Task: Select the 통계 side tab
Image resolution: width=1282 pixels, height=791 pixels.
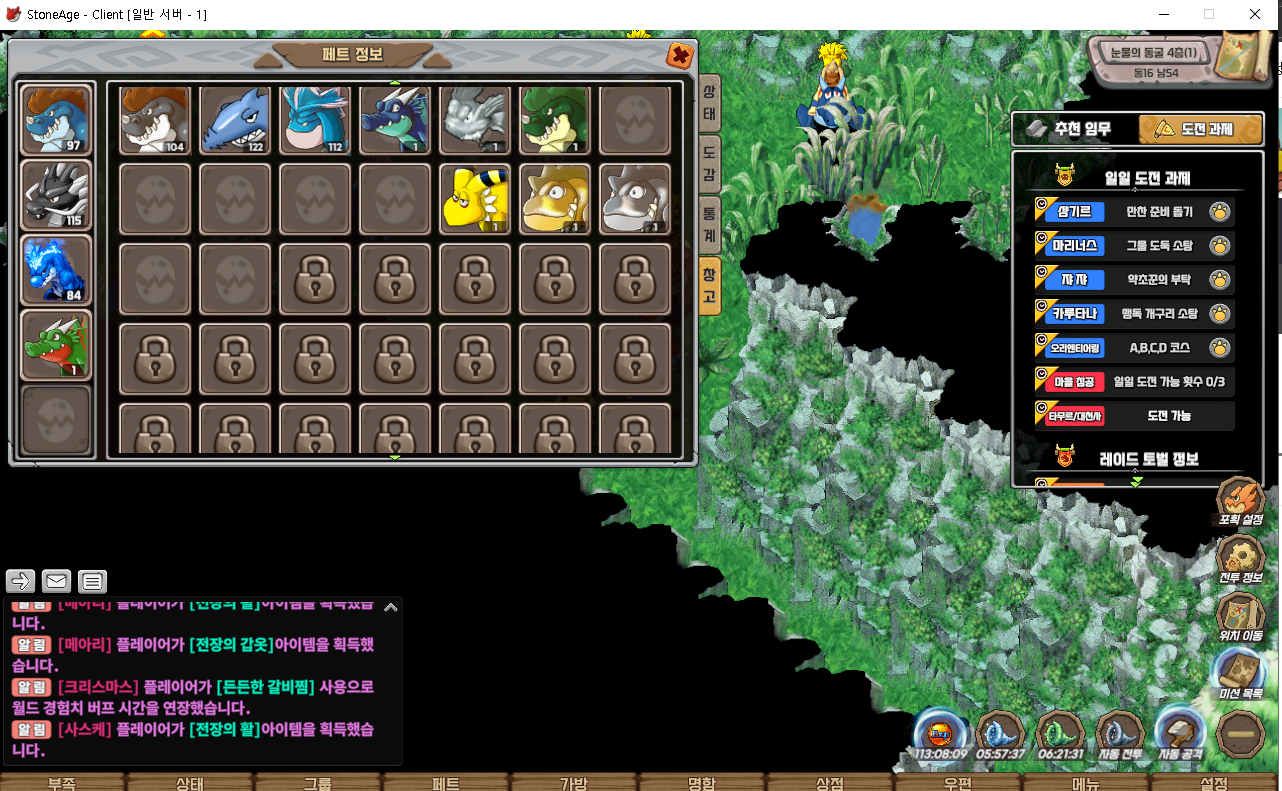Action: pos(709,224)
